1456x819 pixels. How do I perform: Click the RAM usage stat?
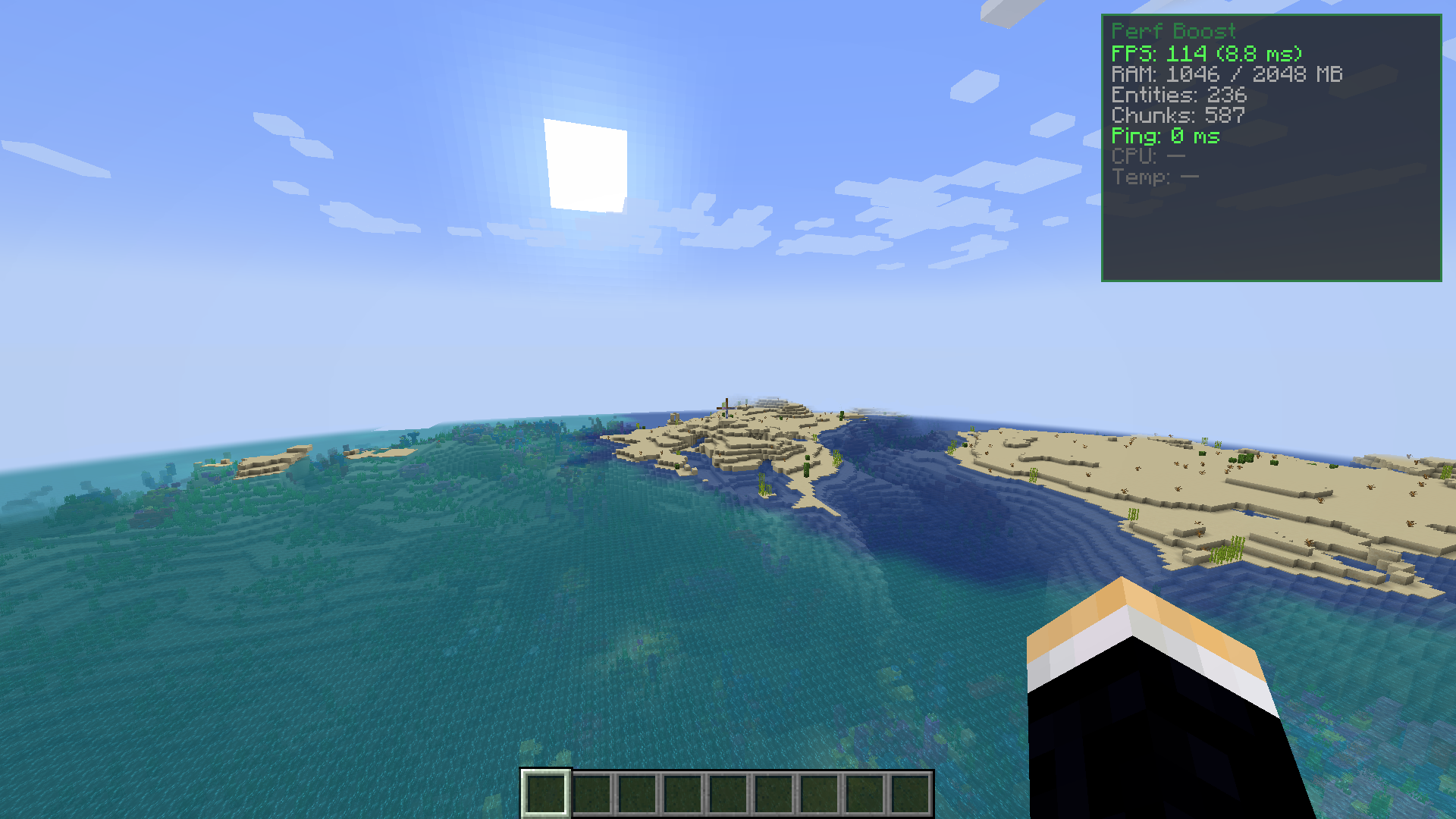point(1226,74)
